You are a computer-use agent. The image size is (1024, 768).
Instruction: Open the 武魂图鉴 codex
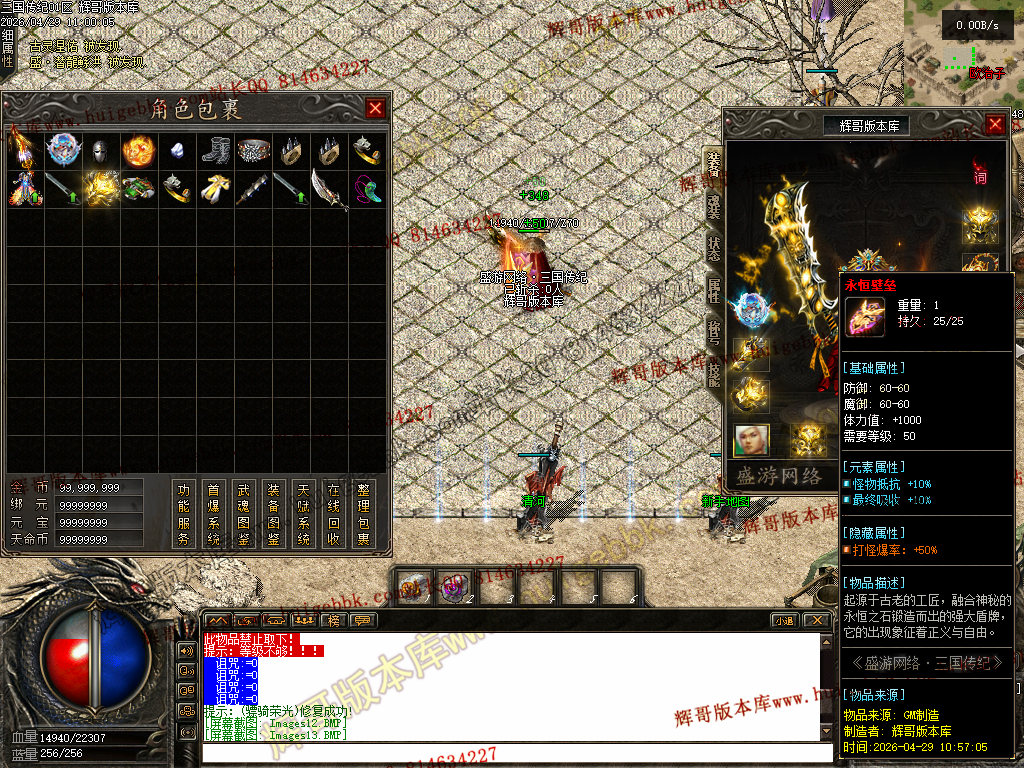point(244,514)
